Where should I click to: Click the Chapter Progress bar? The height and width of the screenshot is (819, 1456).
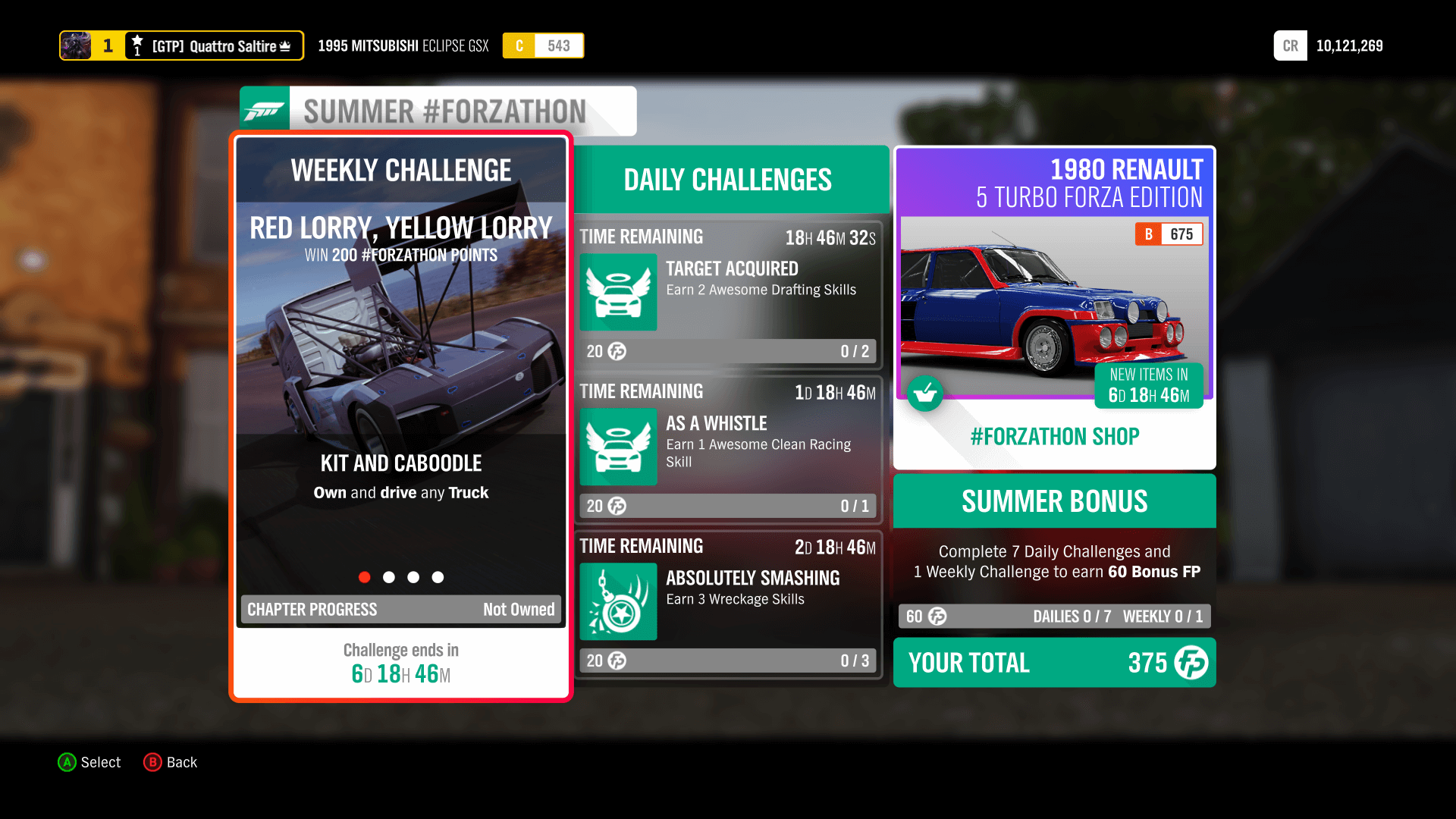(400, 609)
